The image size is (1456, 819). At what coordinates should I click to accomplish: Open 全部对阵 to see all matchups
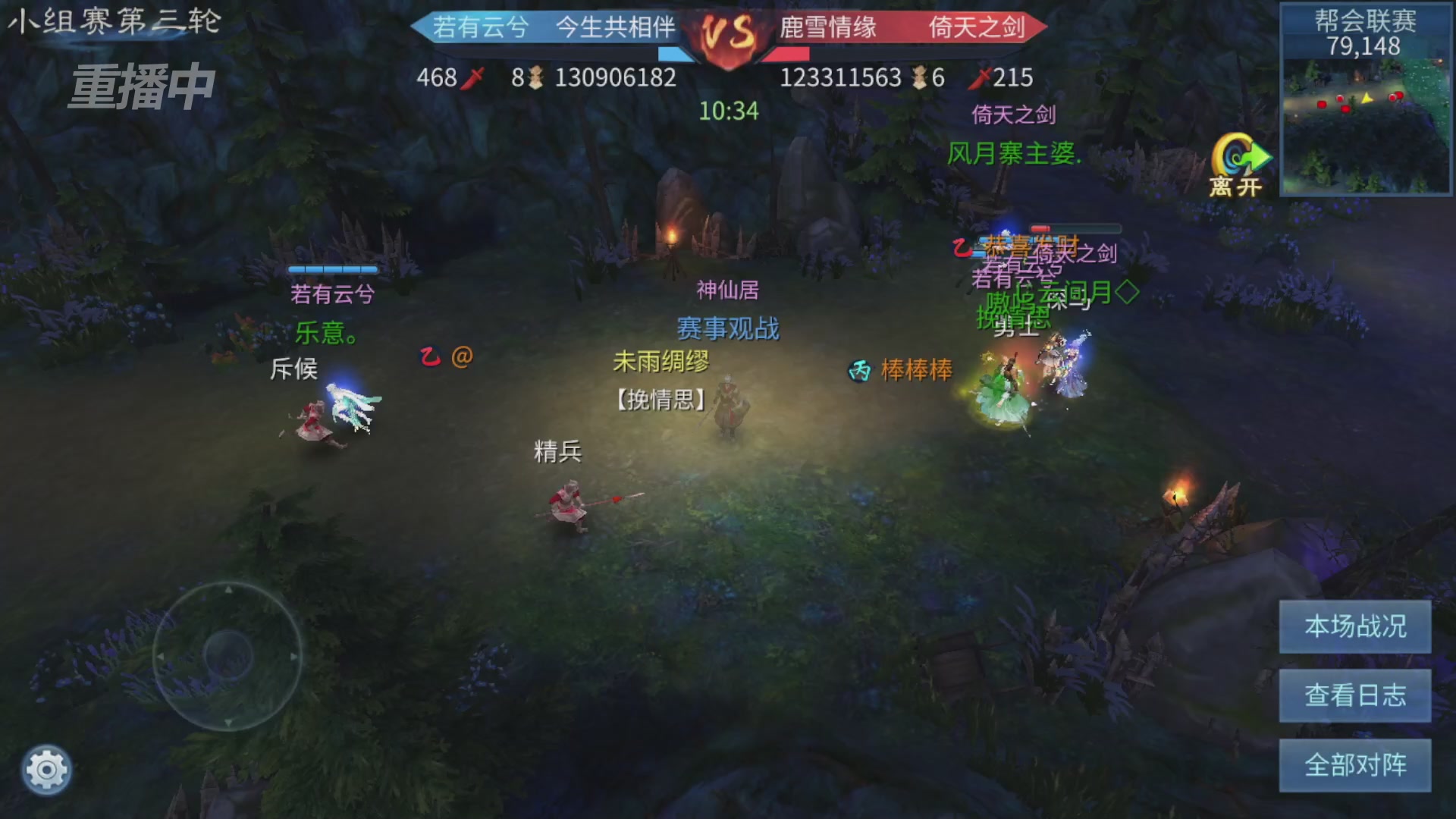point(1354,766)
